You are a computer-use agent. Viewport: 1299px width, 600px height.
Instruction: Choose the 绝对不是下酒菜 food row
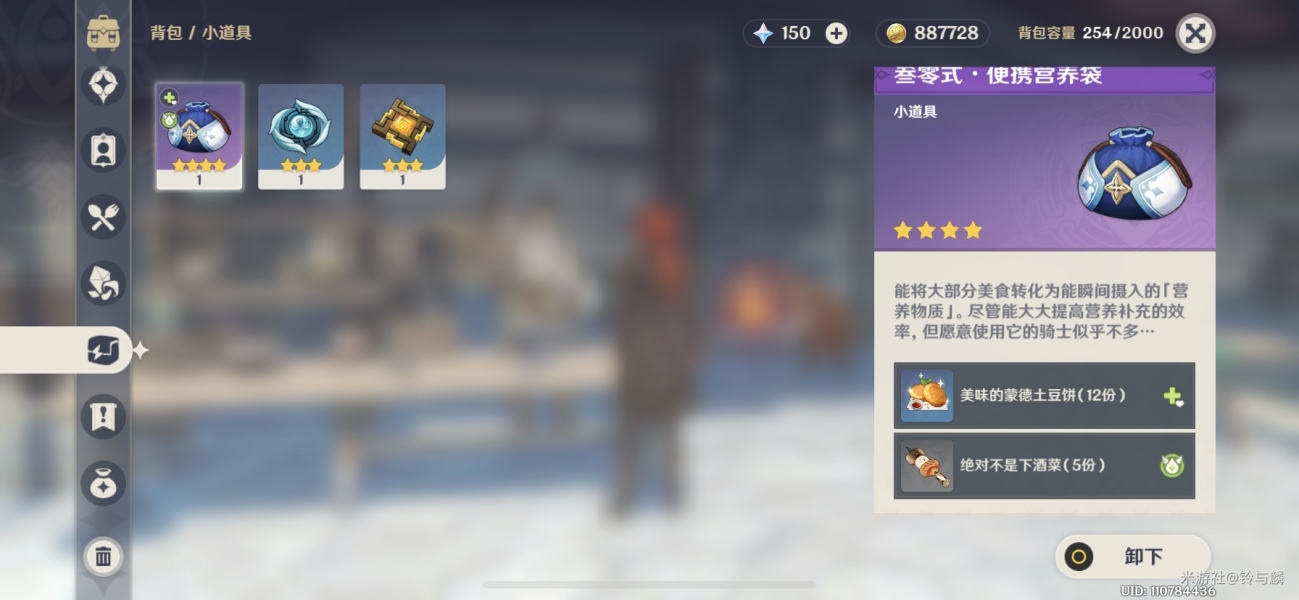(x=1044, y=466)
